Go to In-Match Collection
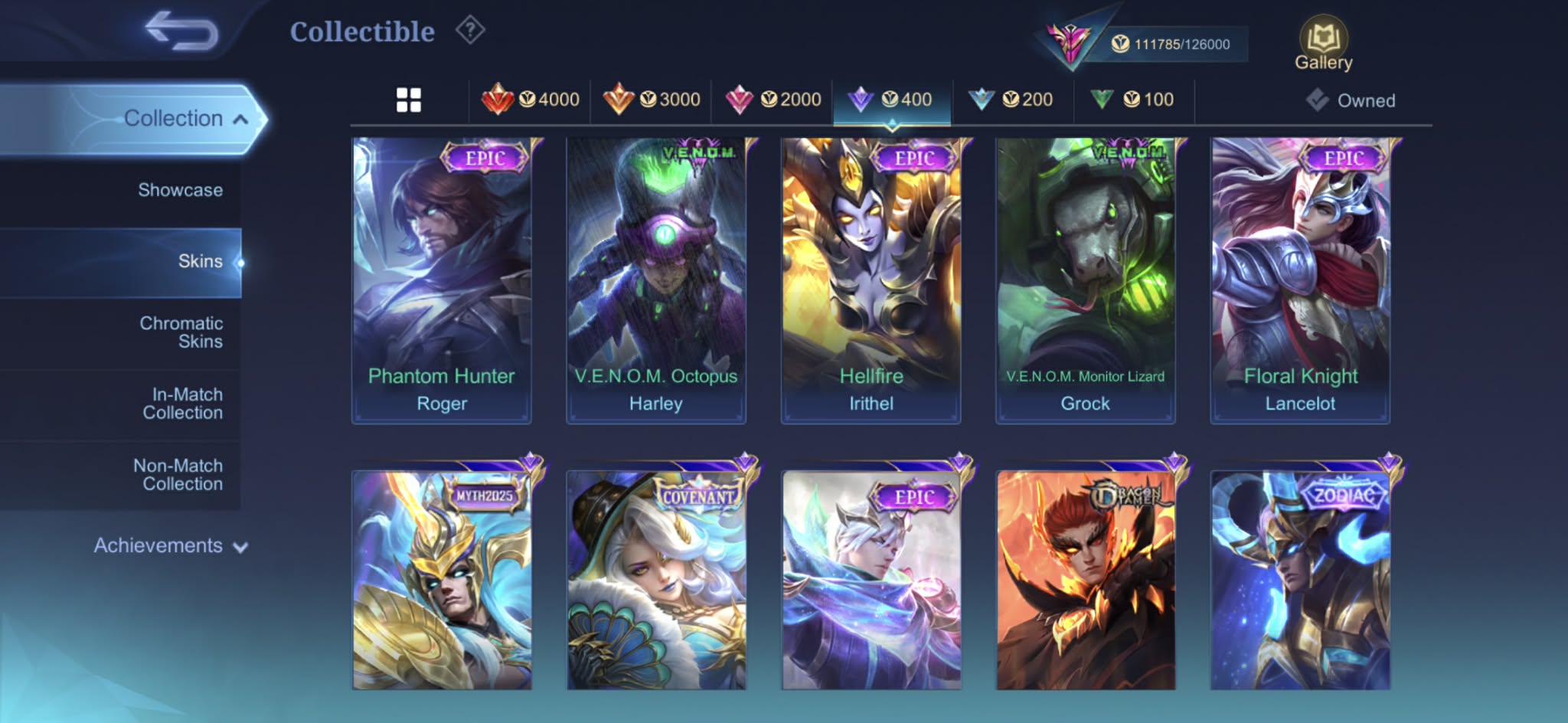The image size is (1568, 723). 184,404
